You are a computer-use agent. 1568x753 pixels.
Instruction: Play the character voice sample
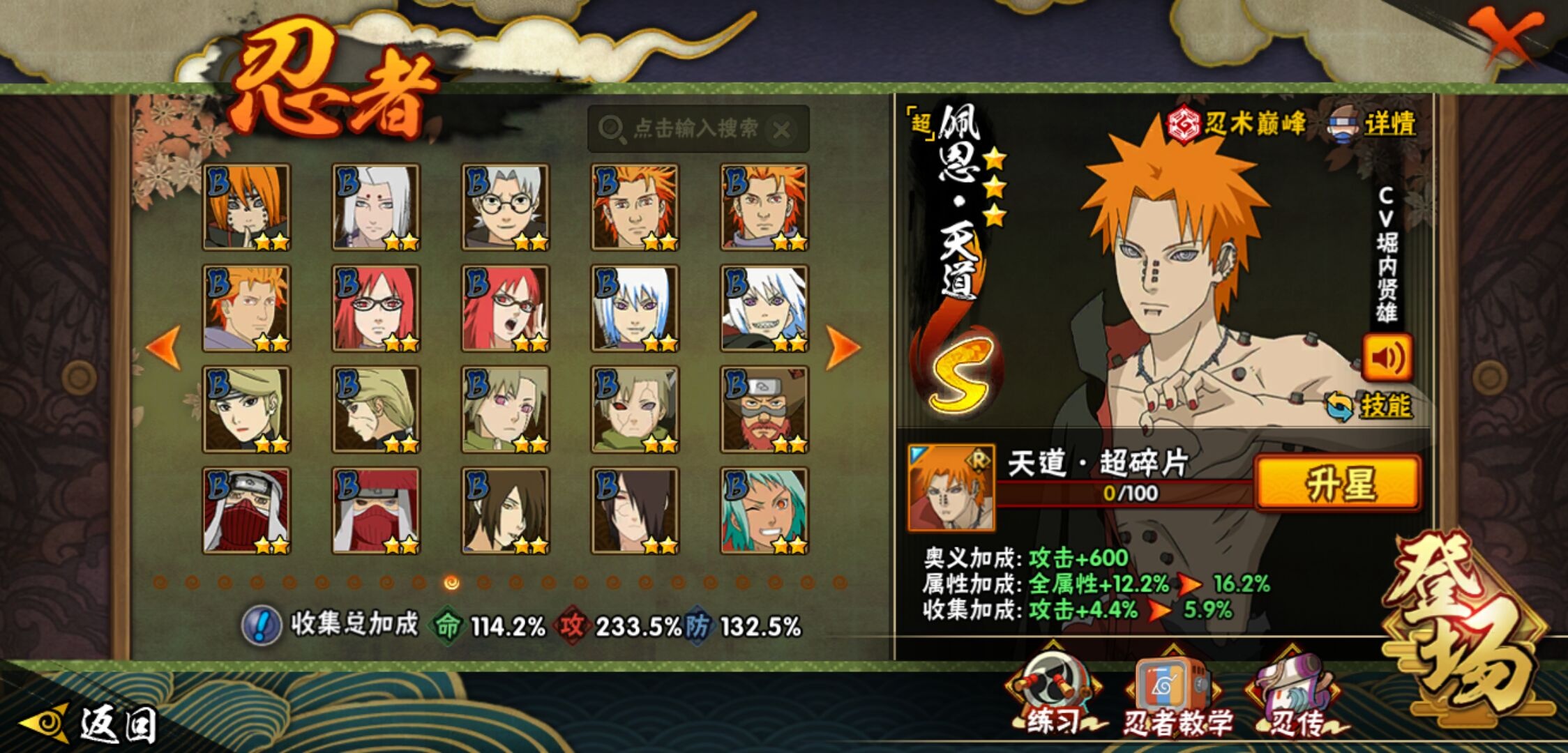click(1387, 358)
